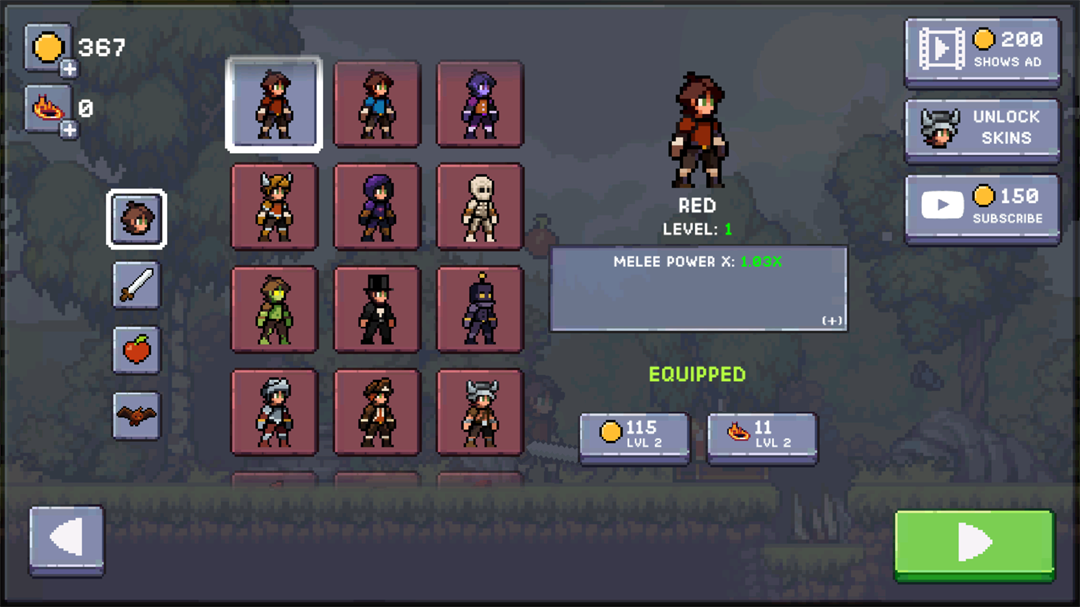
Task: Open the Unlock Skins offer
Action: click(981, 128)
